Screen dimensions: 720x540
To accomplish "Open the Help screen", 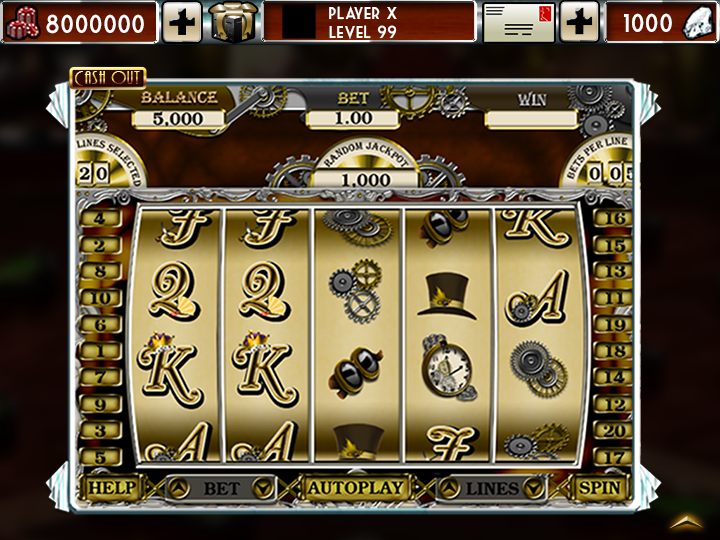I will click(112, 488).
